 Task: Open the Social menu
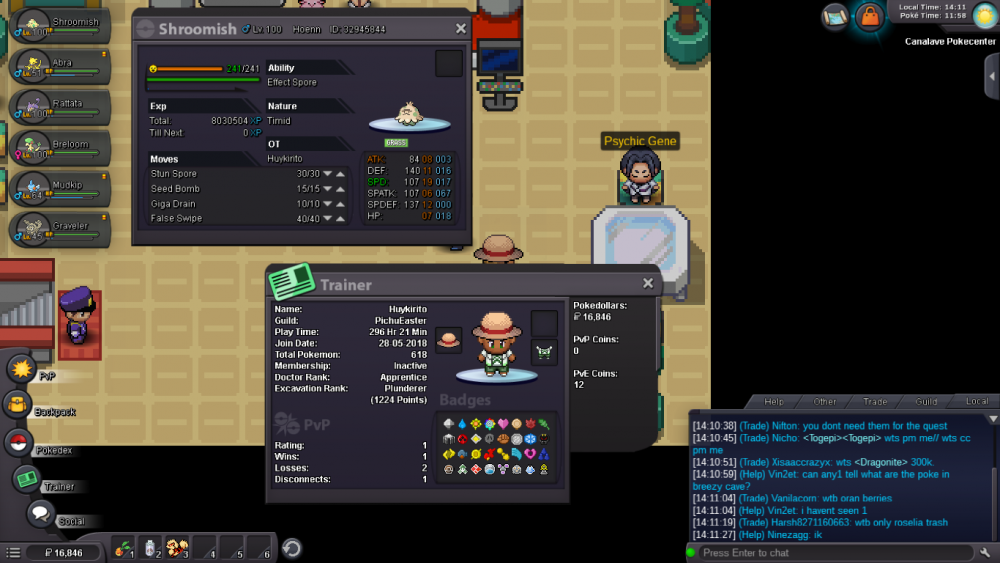(x=40, y=515)
